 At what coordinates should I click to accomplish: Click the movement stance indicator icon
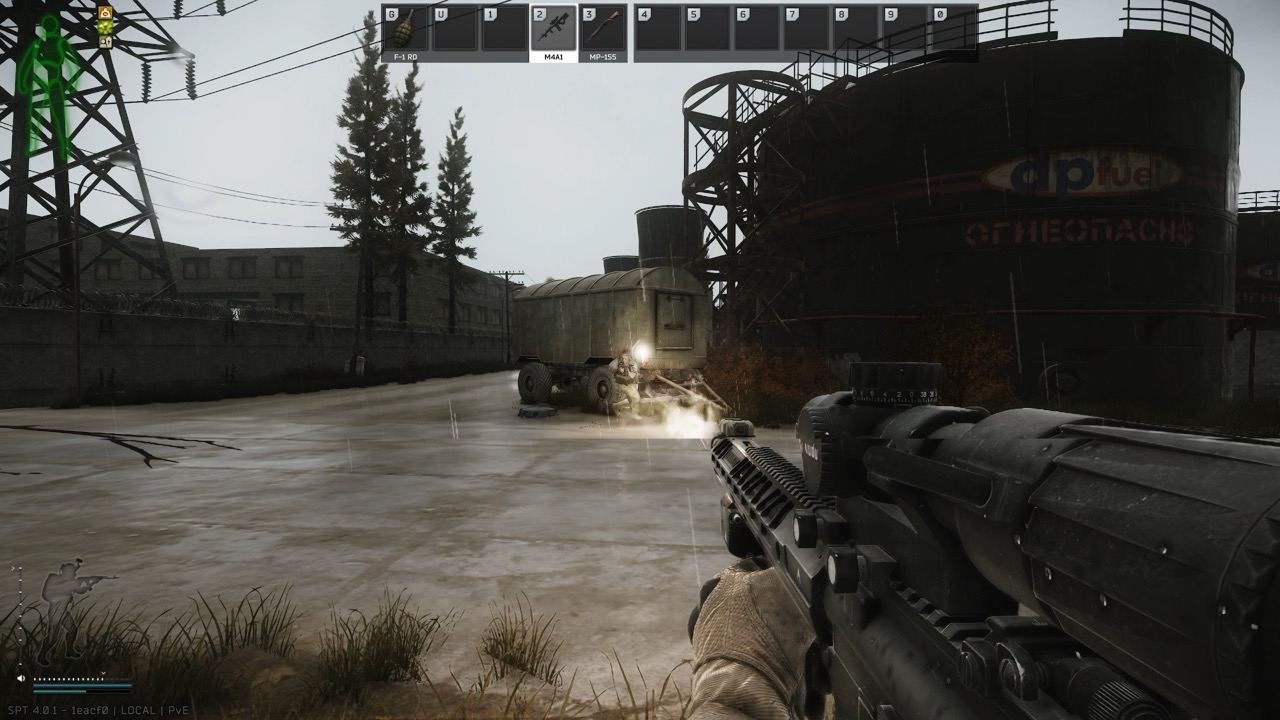click(x=105, y=42)
